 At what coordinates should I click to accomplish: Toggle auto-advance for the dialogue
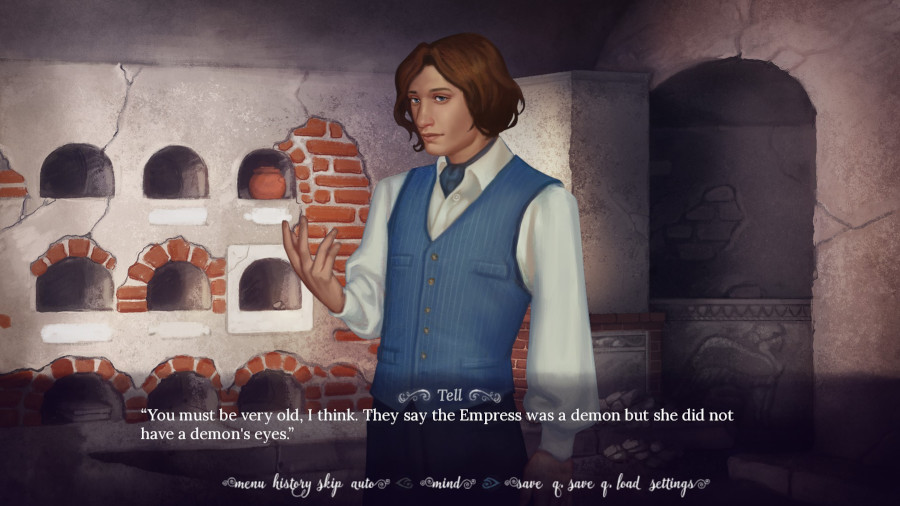pos(362,485)
